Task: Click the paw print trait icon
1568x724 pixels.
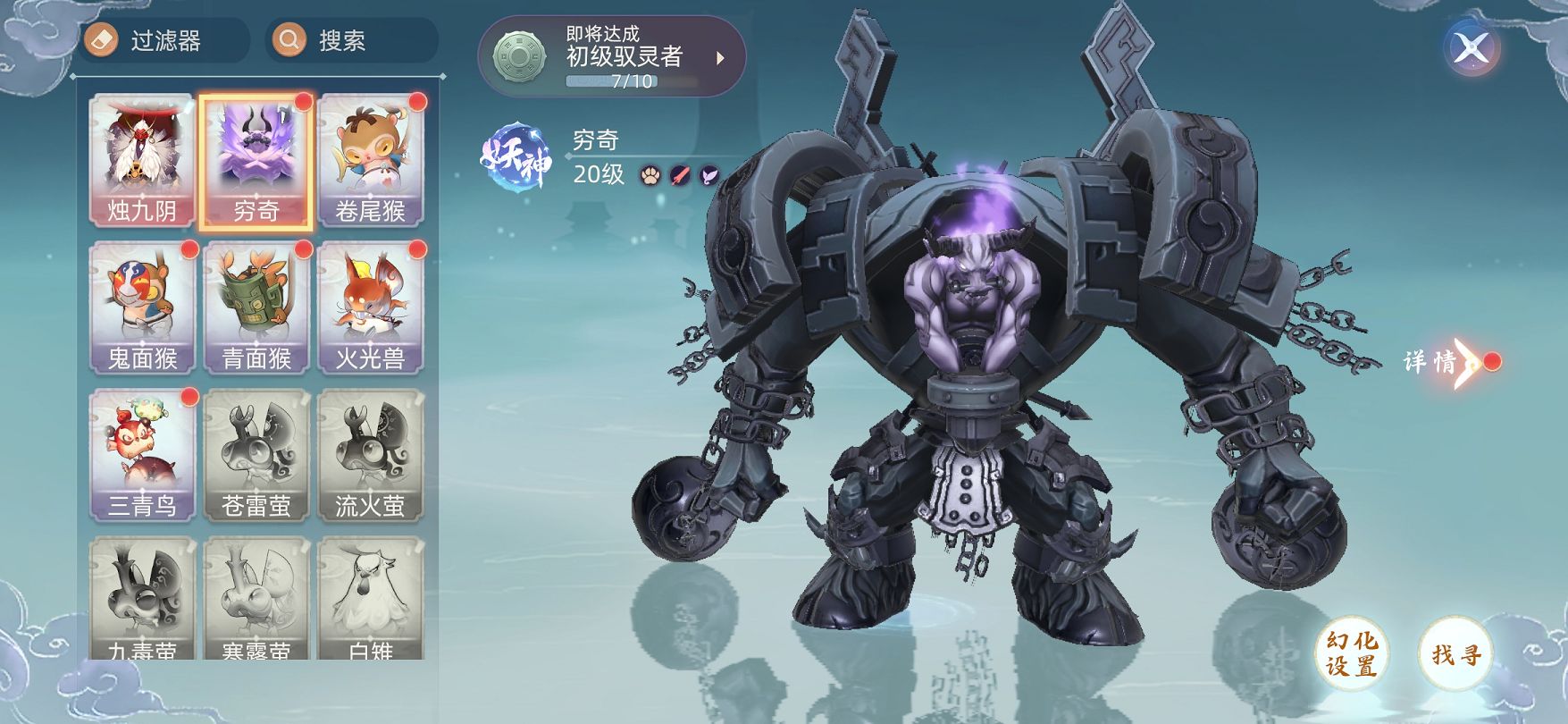Action: (650, 175)
